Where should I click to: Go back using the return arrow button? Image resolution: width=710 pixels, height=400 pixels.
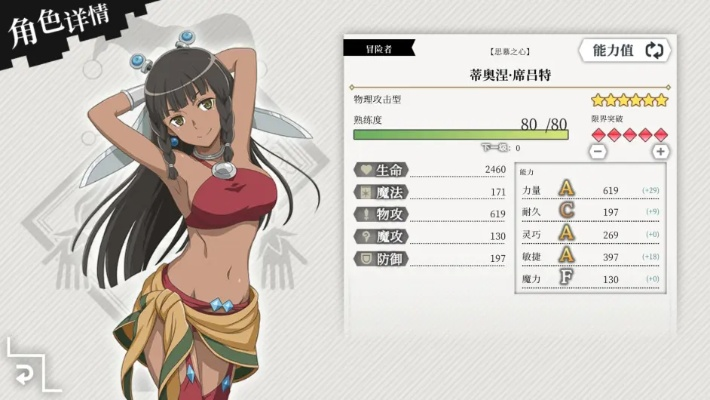tap(22, 373)
